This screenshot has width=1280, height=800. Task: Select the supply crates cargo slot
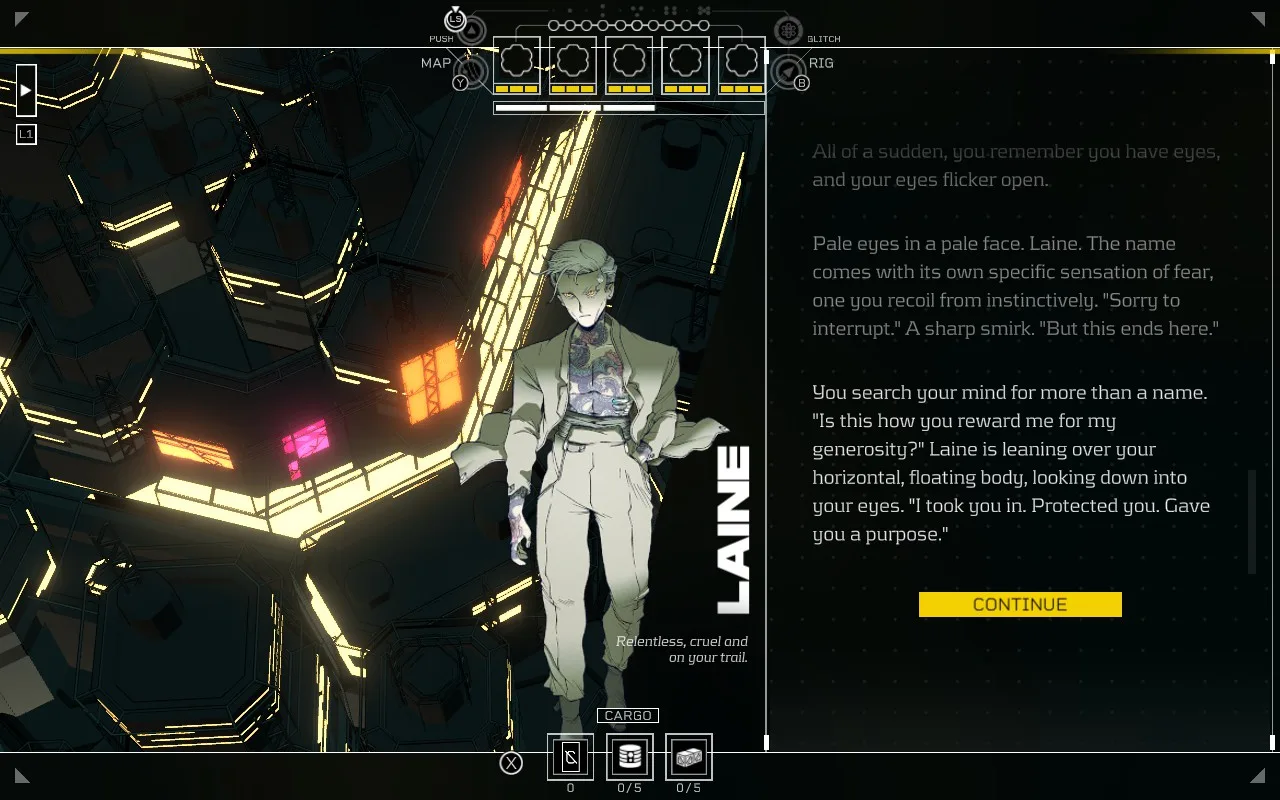click(689, 757)
